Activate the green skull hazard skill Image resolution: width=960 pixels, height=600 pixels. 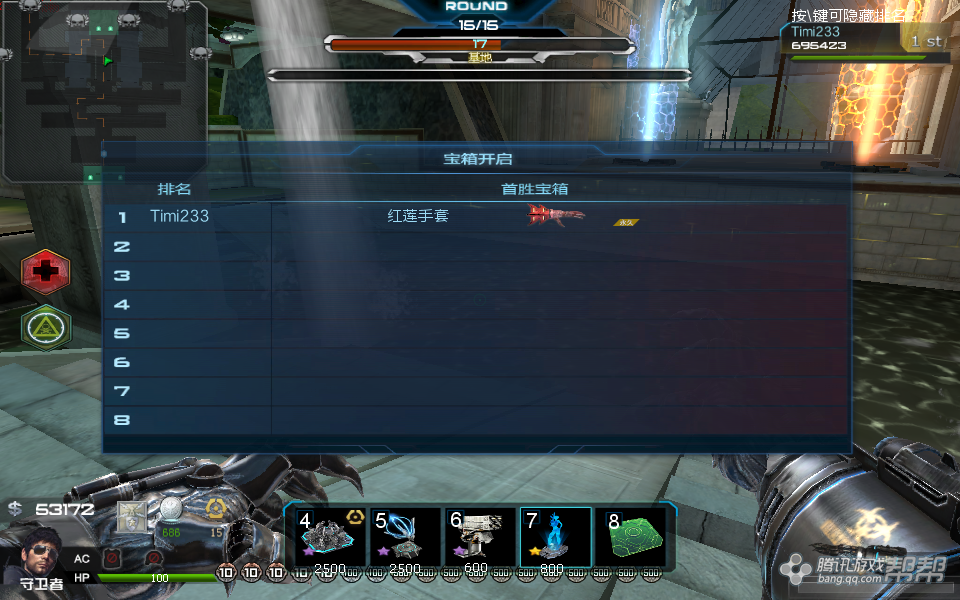(46, 325)
